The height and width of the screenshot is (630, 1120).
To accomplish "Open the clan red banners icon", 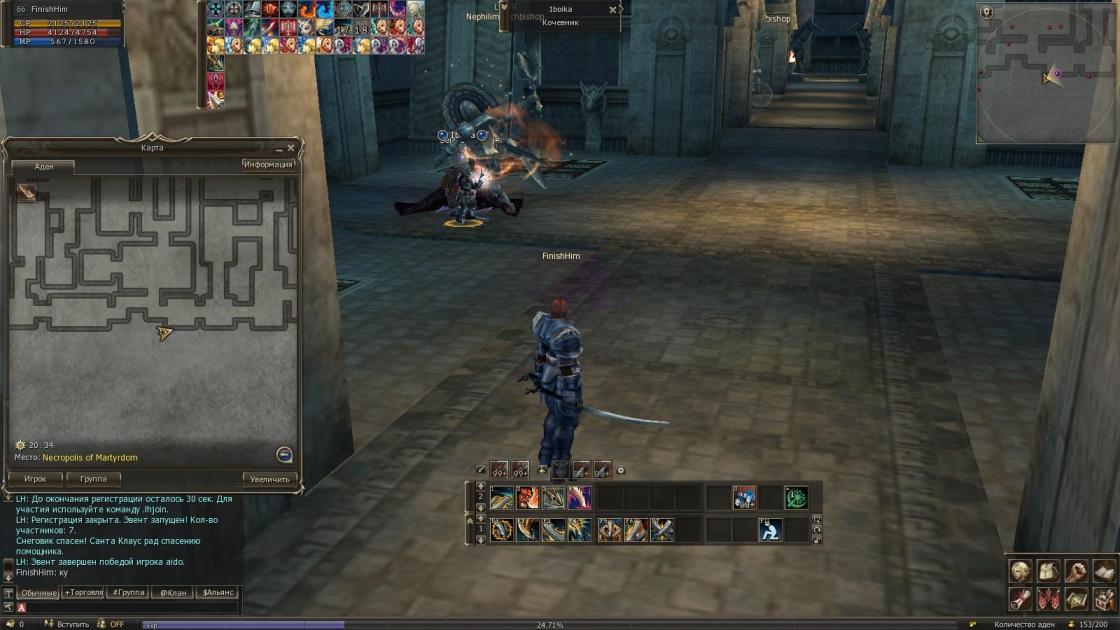I will tap(1048, 598).
